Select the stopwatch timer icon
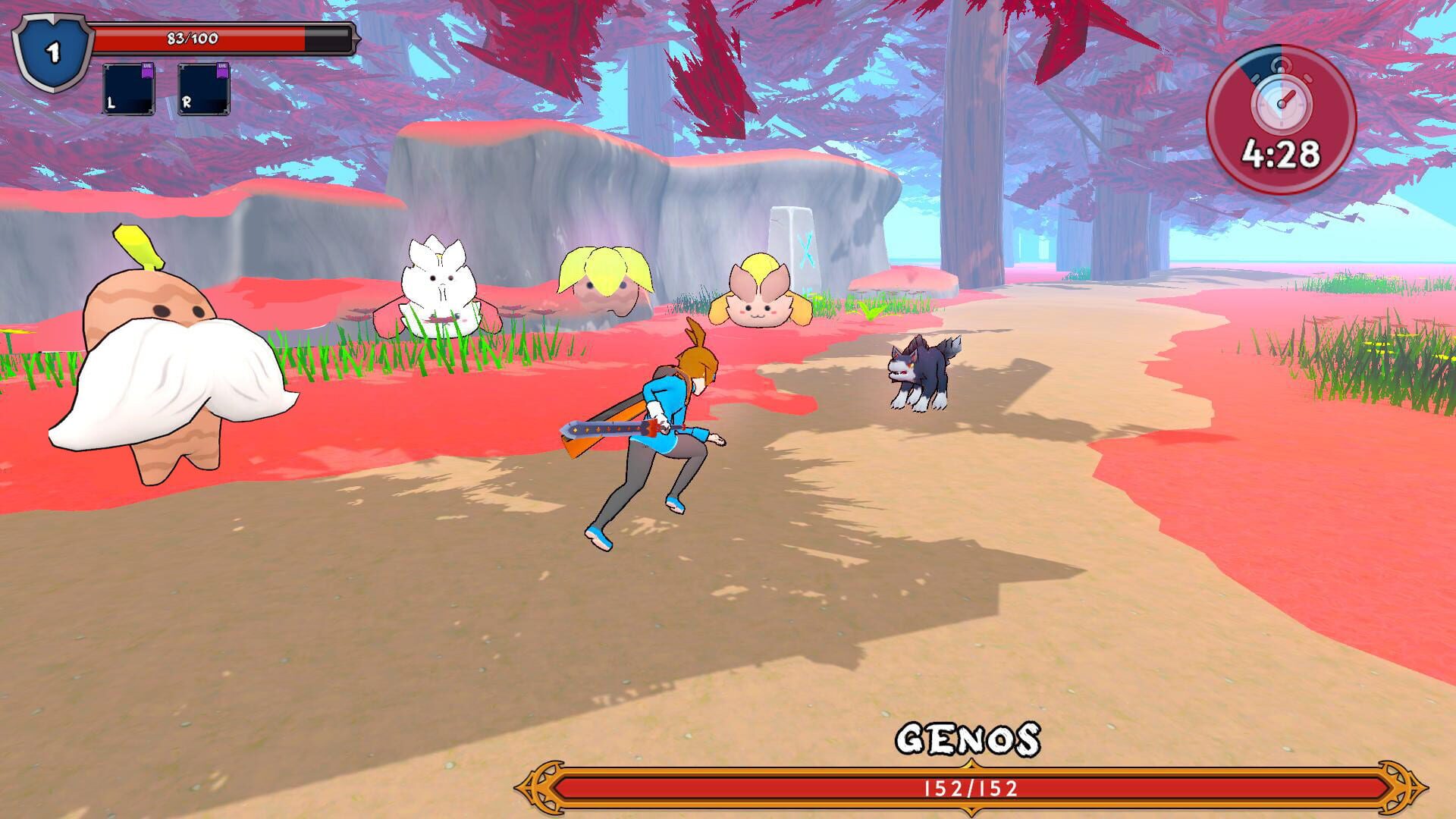Viewport: 1456px width, 819px height. [x=1282, y=99]
